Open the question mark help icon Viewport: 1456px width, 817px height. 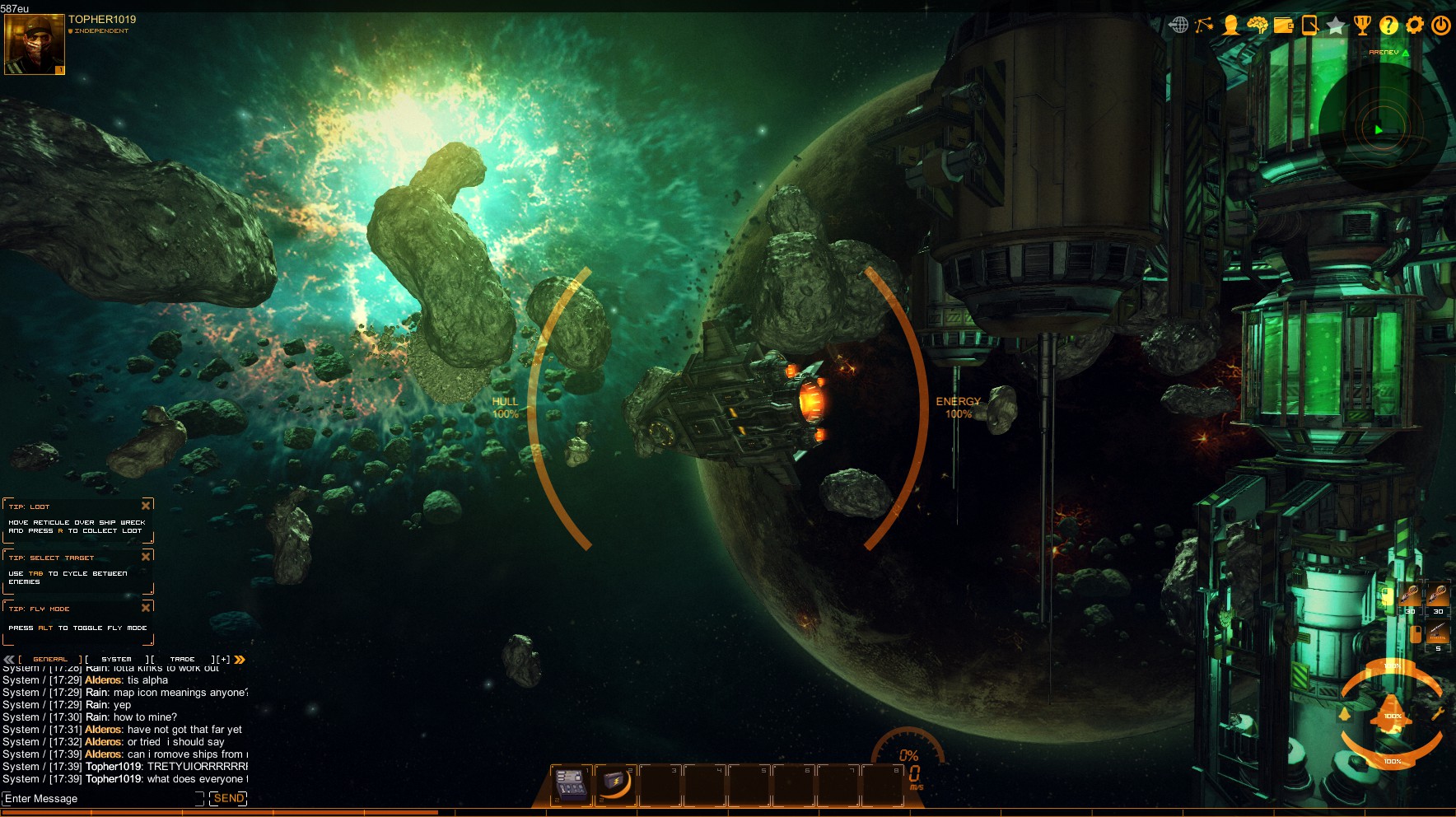1388,25
